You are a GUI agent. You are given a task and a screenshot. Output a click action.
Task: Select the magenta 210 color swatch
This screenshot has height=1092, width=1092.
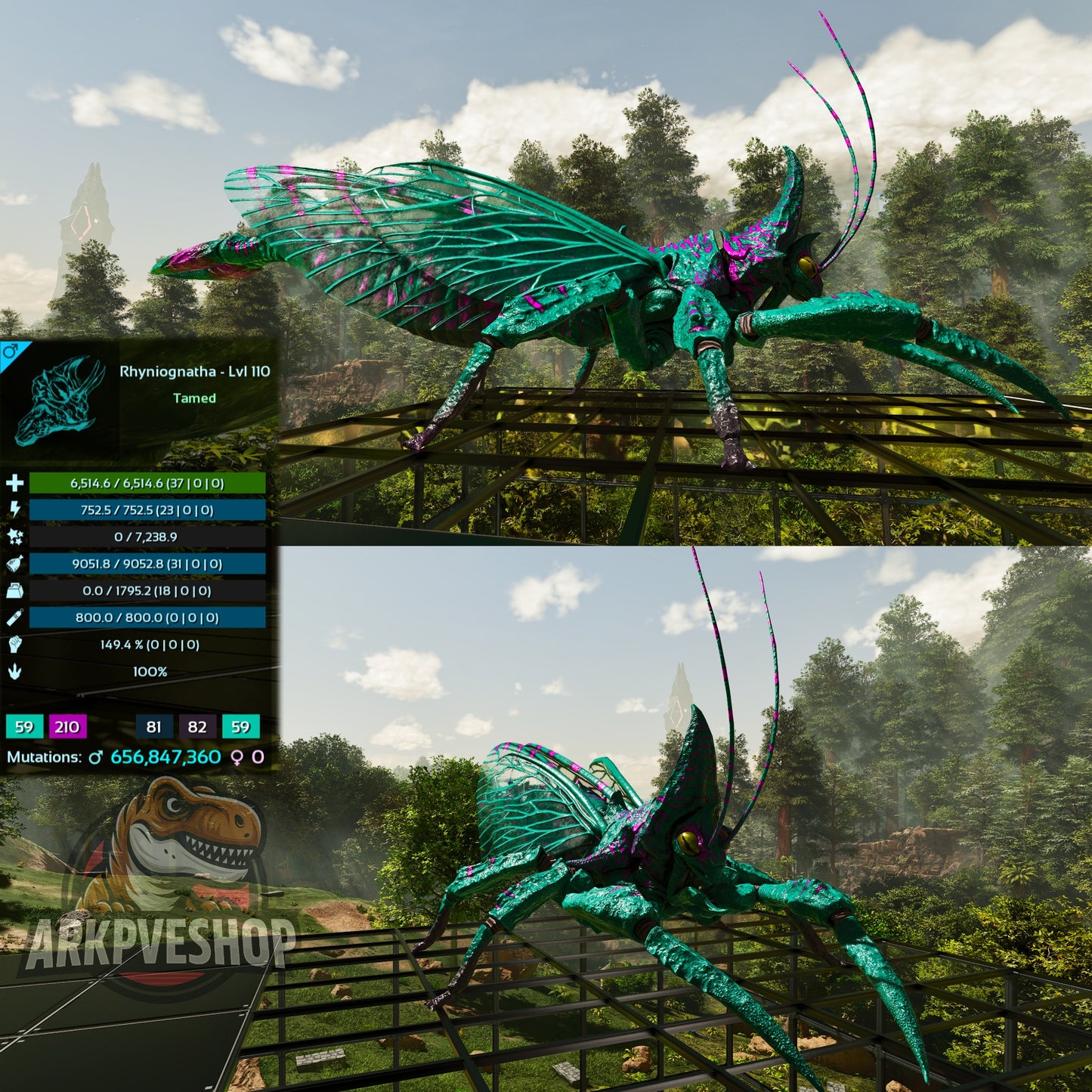[x=67, y=727]
